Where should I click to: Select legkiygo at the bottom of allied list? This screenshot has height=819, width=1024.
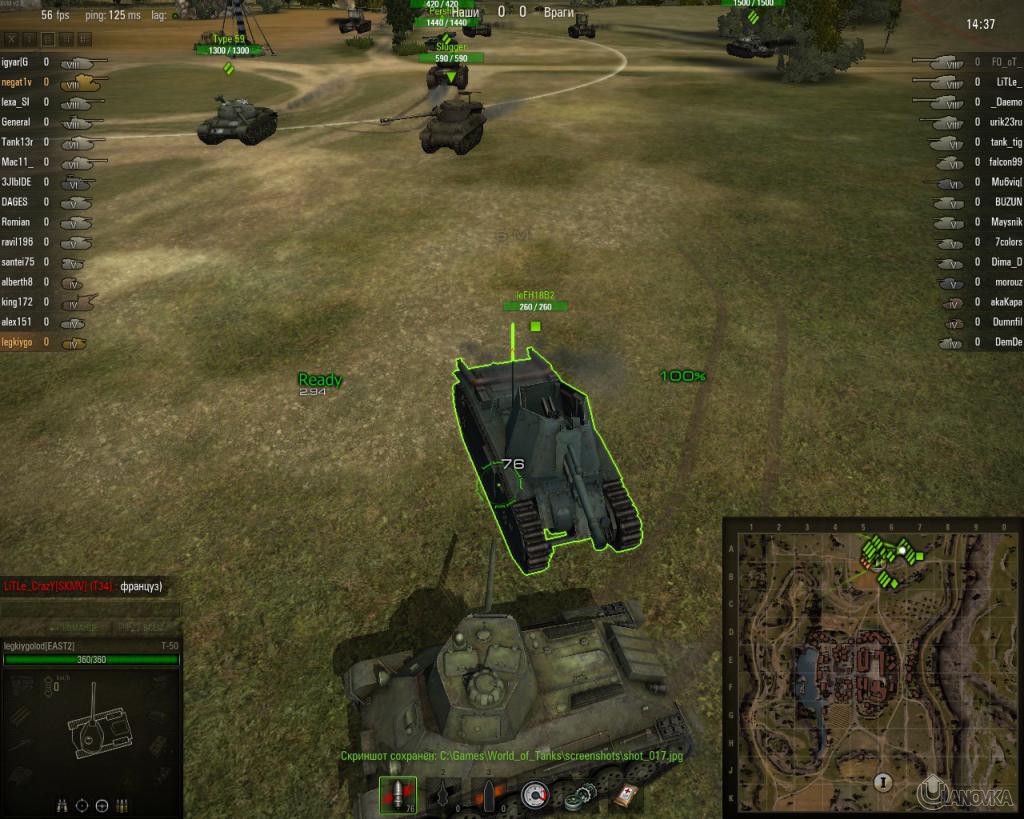(17, 342)
